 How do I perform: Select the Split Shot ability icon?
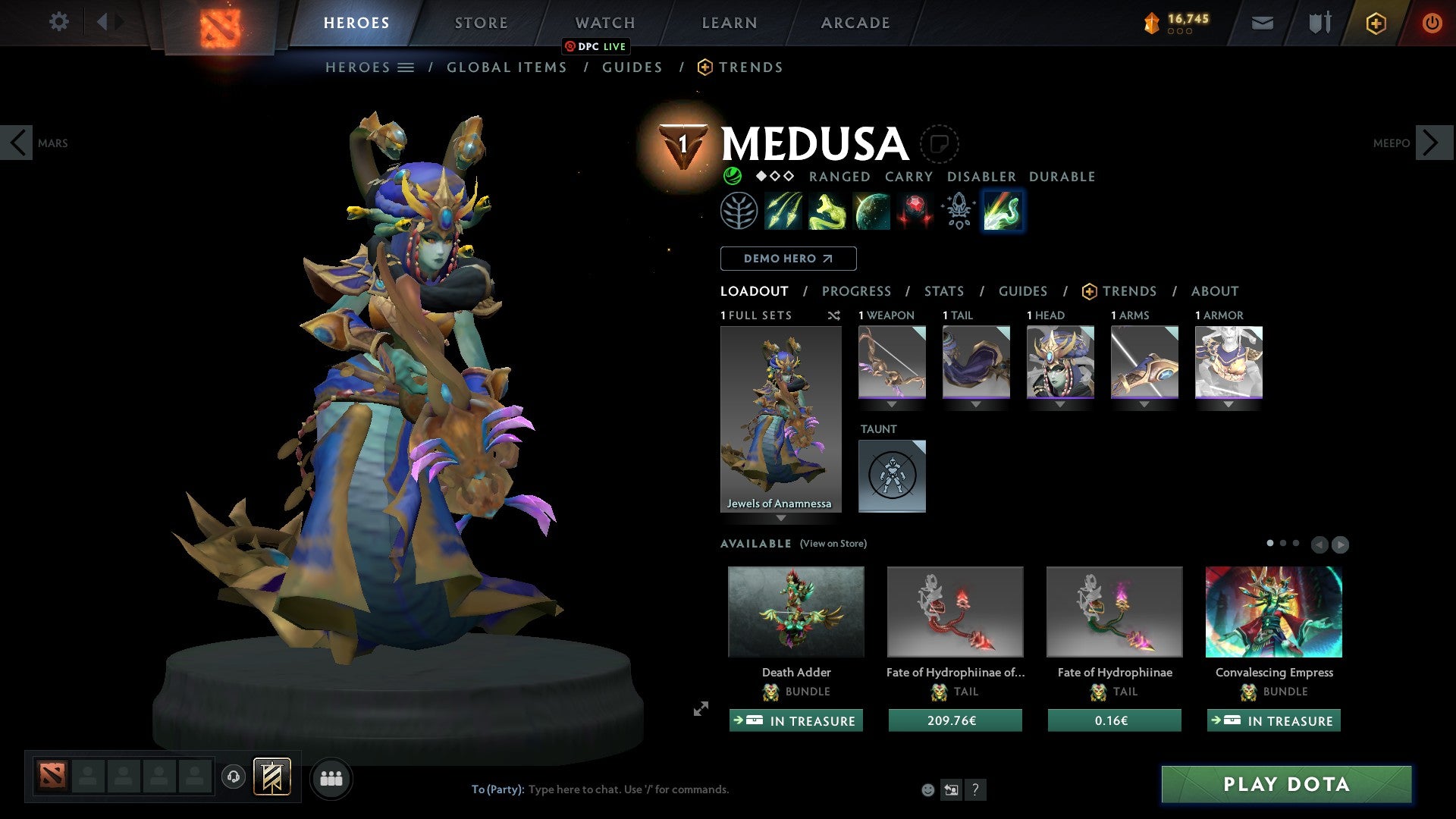[x=784, y=211]
